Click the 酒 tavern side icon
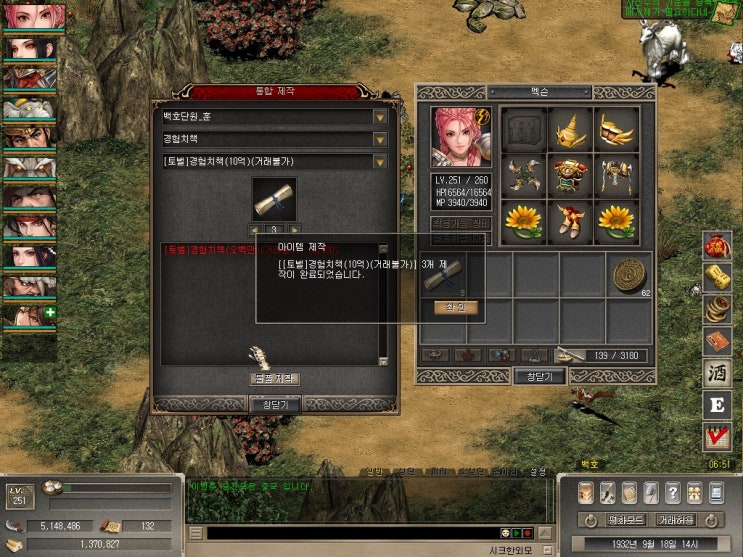 716,372
